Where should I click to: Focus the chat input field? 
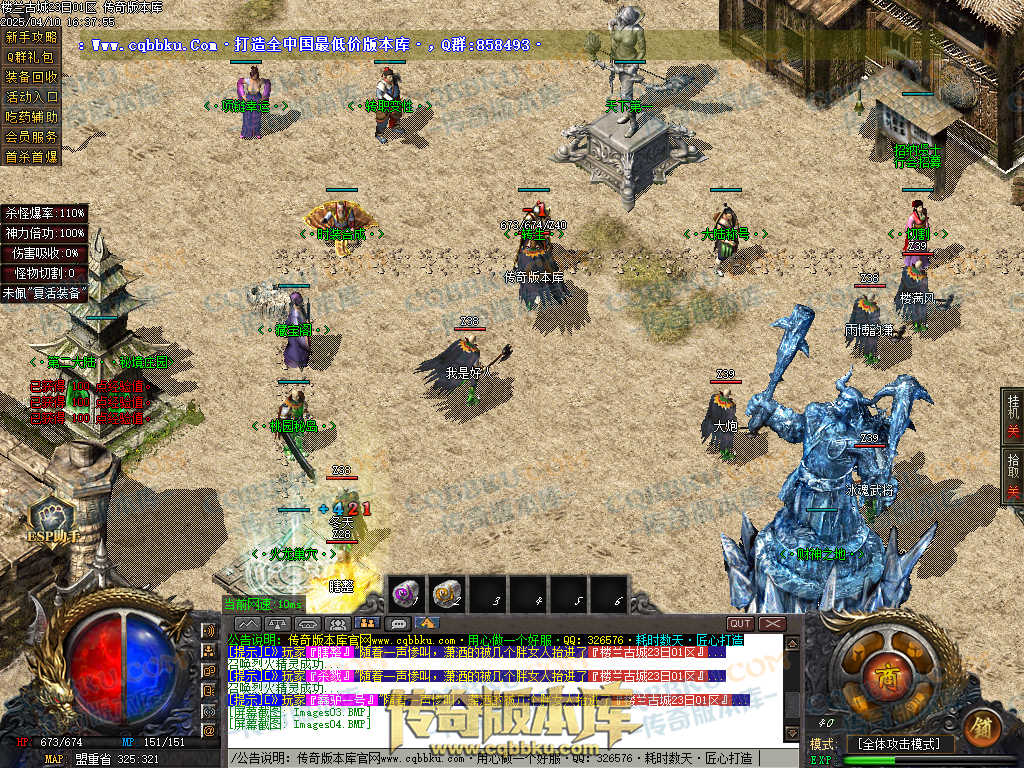[x=500, y=759]
